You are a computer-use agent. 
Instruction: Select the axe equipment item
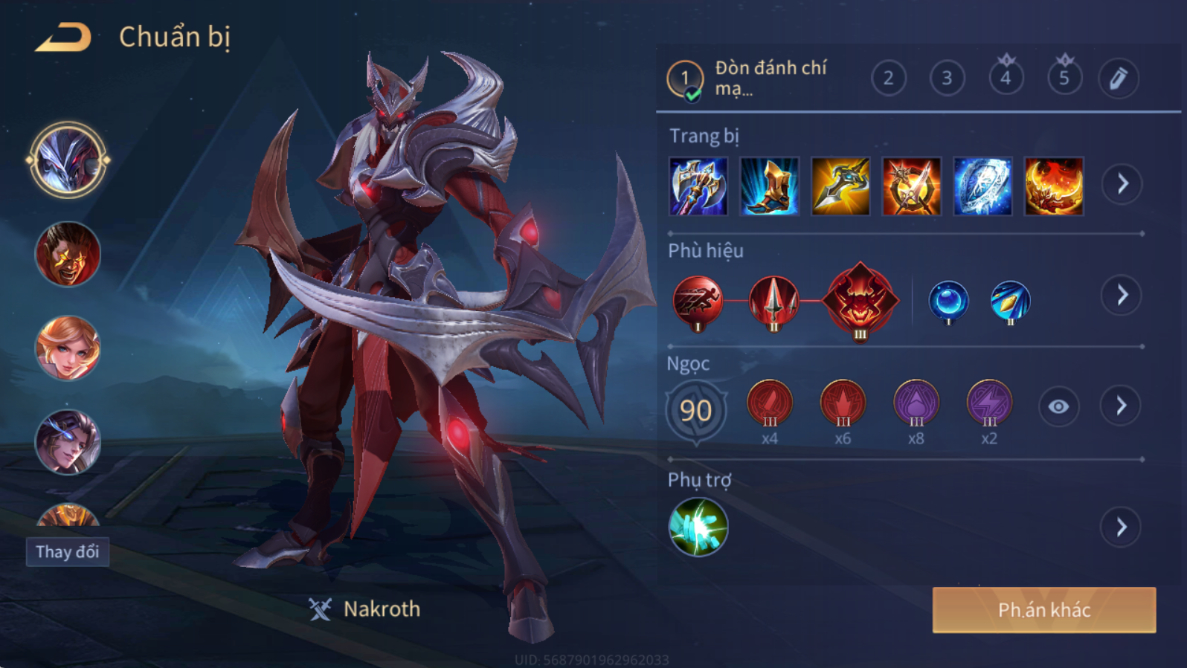[698, 186]
